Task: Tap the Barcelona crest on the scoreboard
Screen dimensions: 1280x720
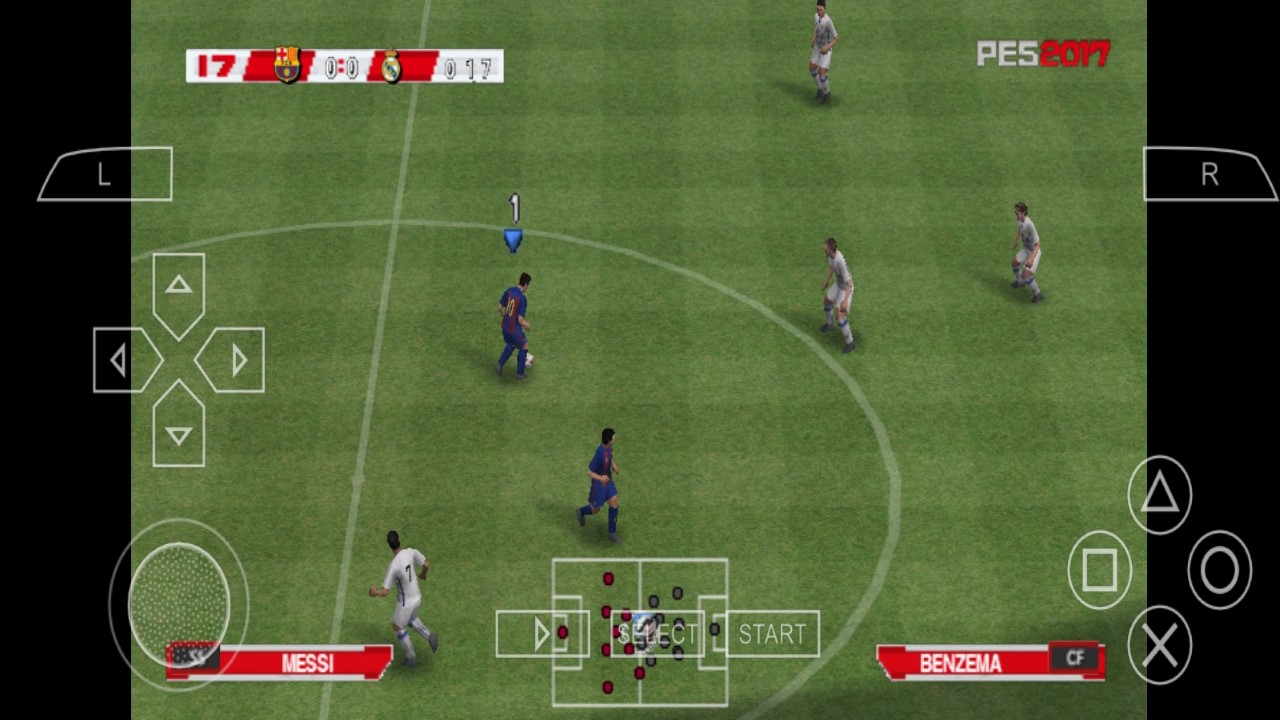Action: pyautogui.click(x=286, y=63)
